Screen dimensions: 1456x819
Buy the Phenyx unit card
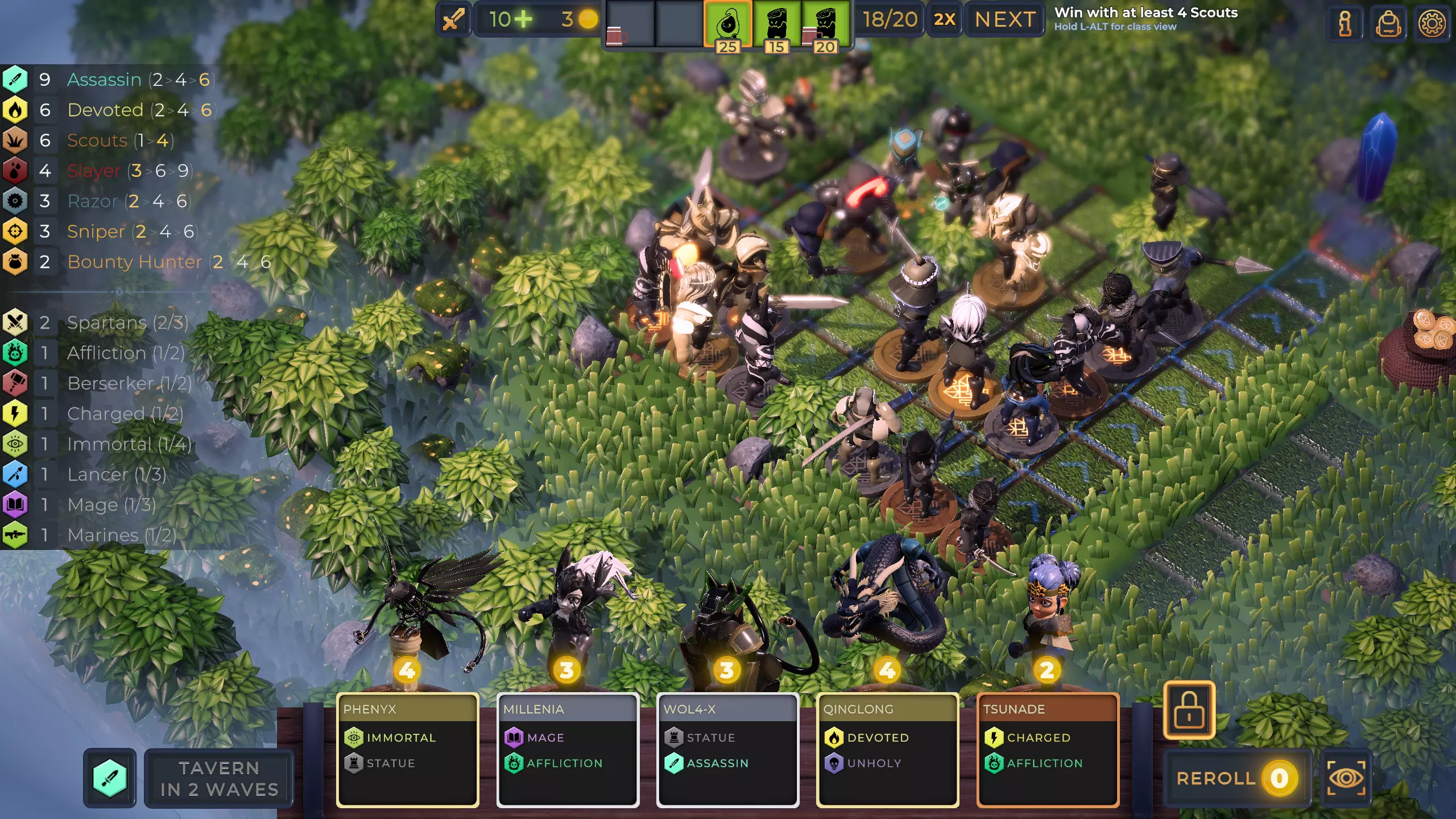(407, 750)
